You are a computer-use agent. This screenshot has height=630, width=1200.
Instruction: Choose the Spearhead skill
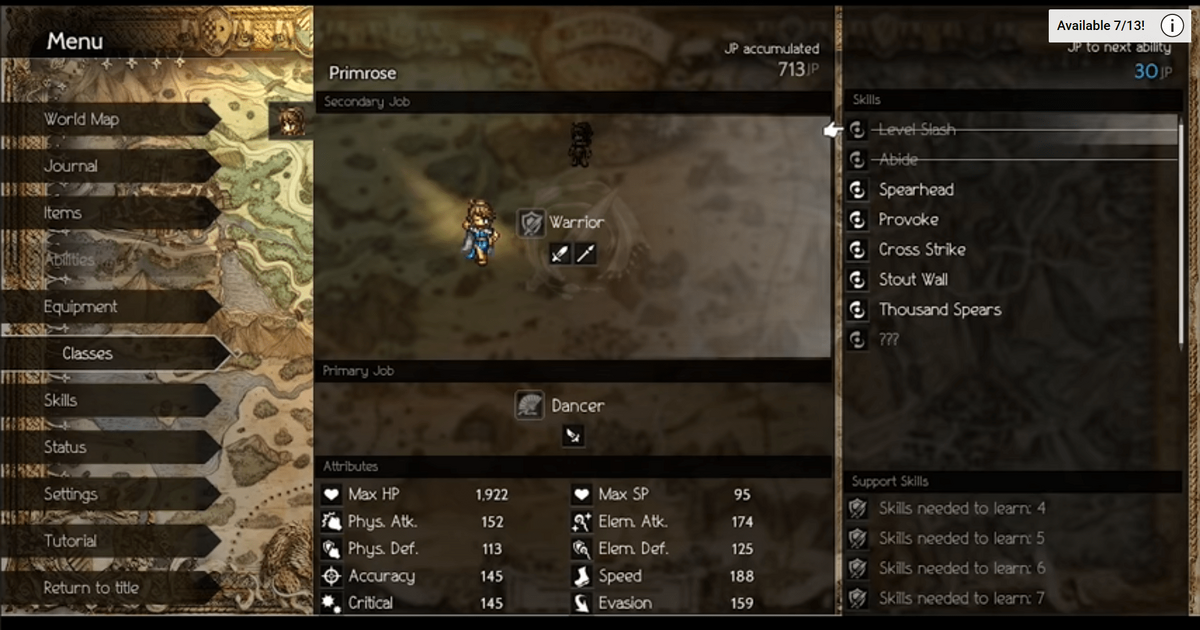coord(916,190)
